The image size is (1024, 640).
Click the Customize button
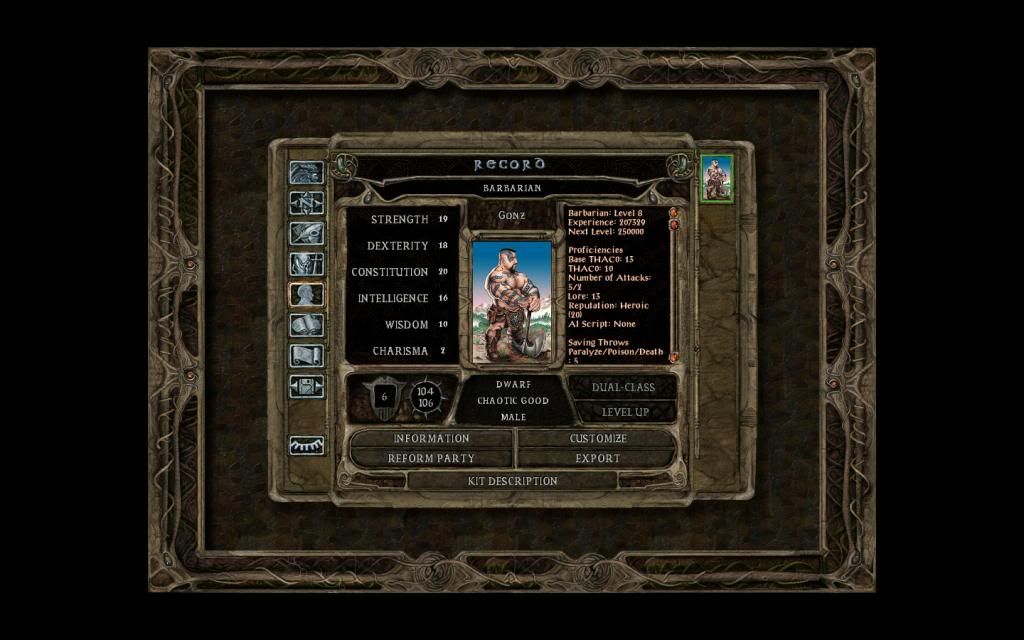click(x=598, y=438)
